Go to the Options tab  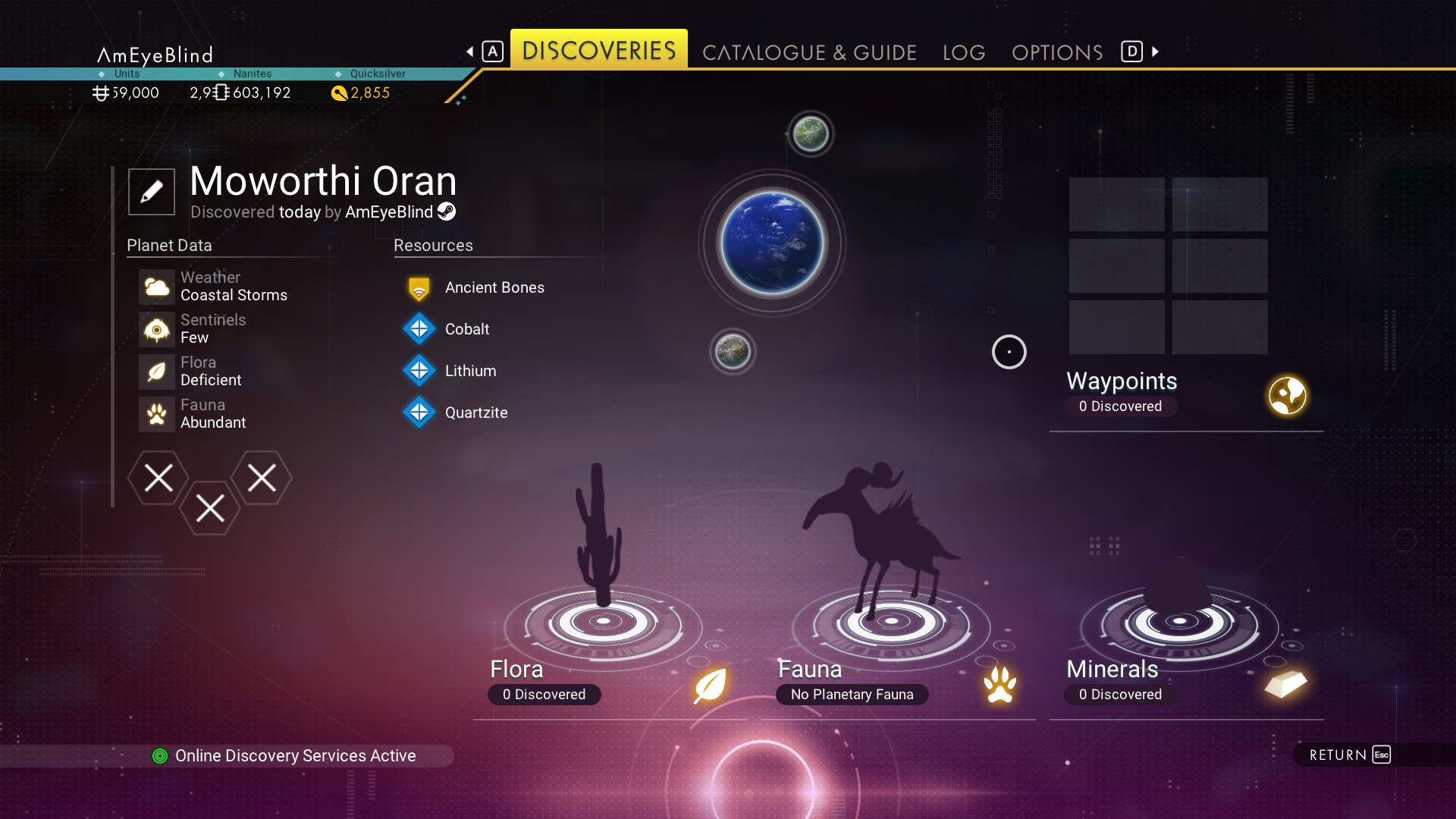[1057, 52]
